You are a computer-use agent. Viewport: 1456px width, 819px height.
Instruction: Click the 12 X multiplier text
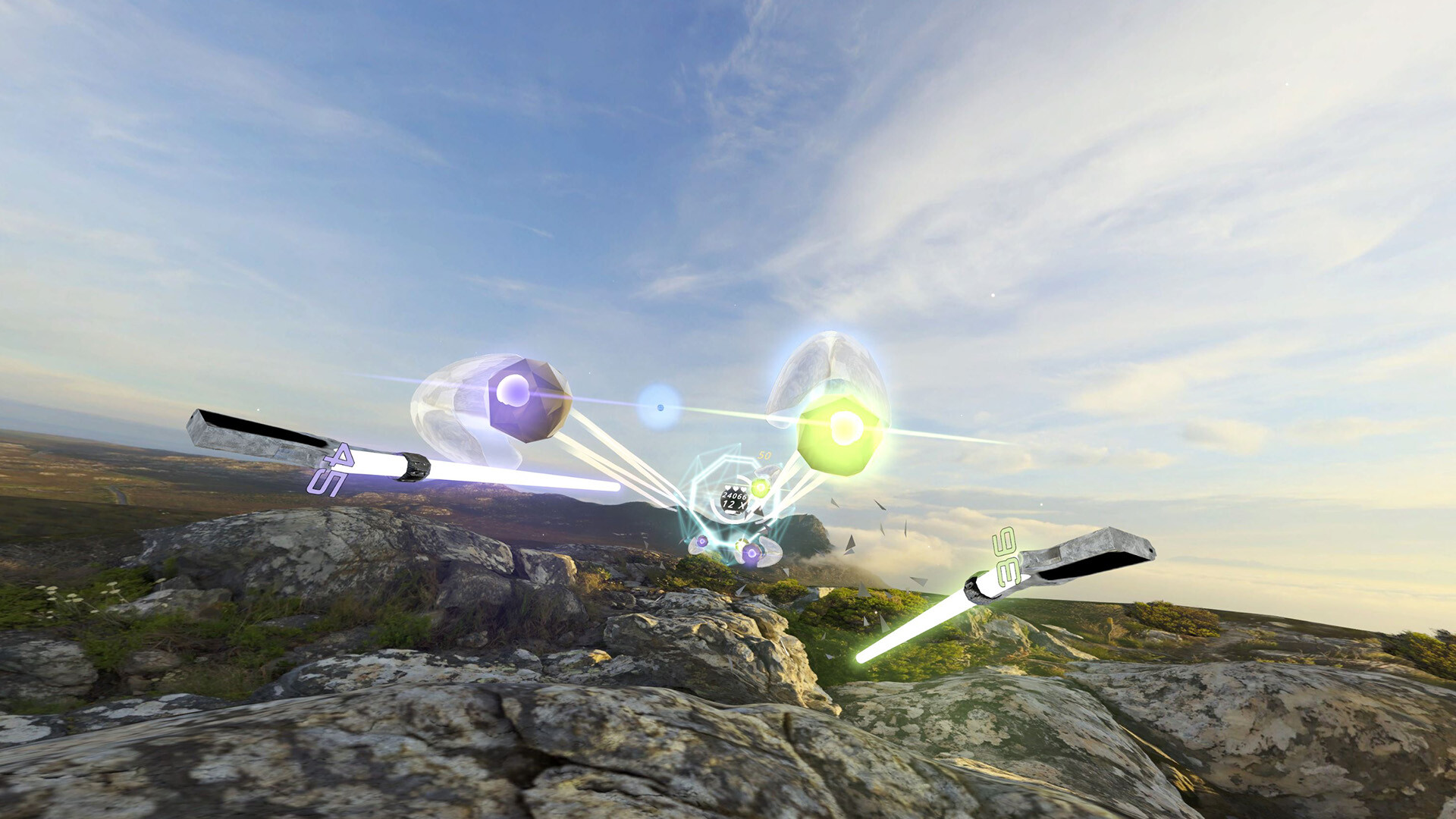coord(733,505)
